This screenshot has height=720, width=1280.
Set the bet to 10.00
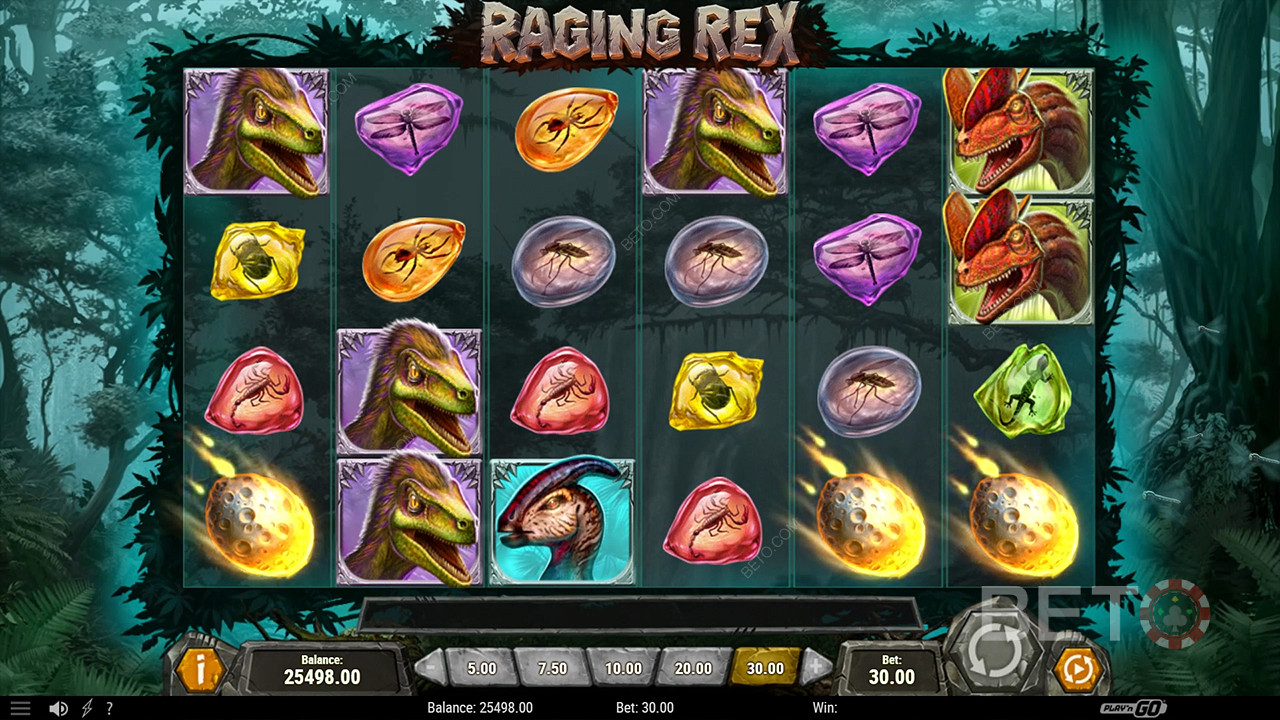point(623,668)
